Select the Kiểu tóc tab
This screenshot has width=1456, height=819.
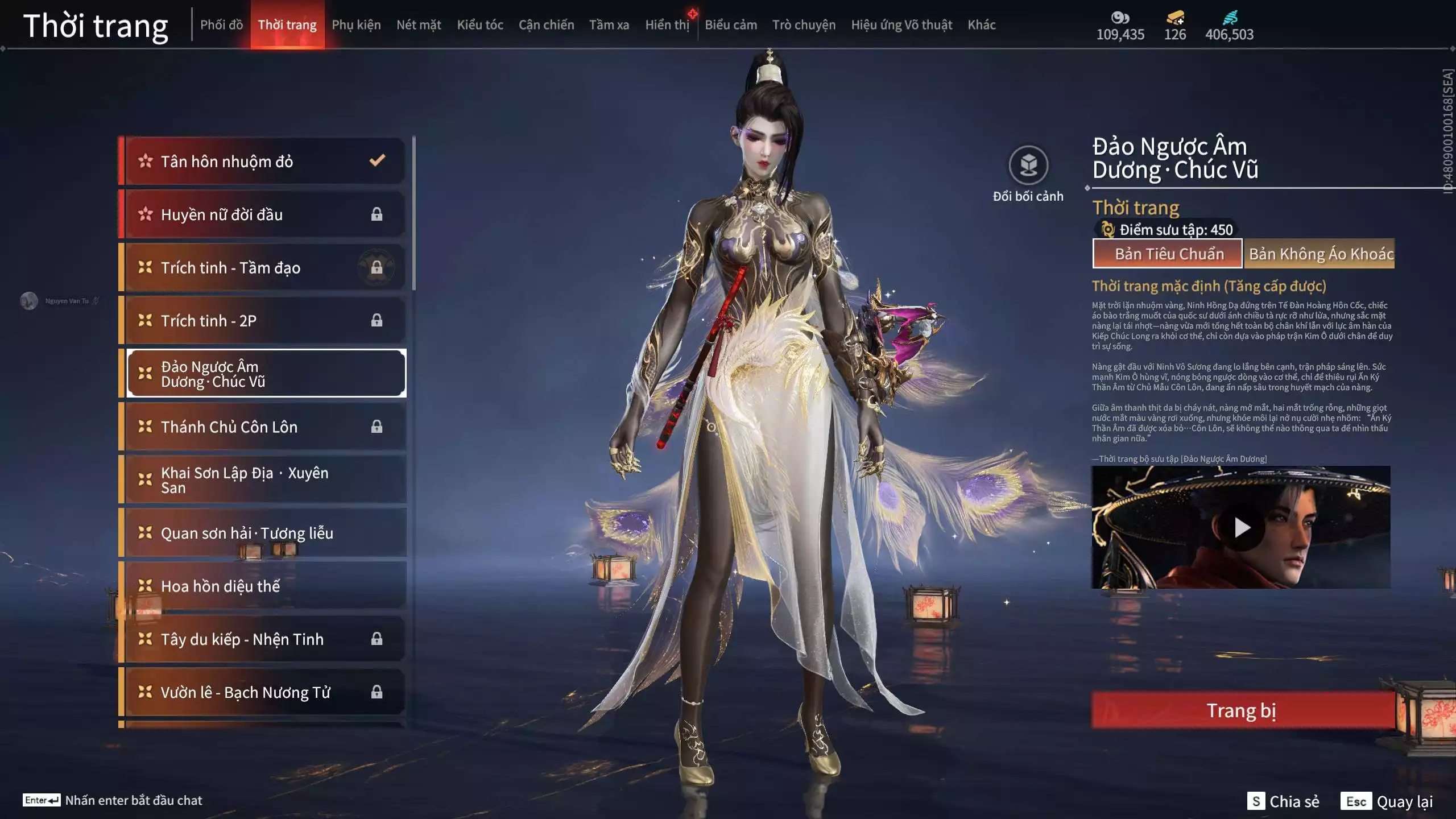point(480,25)
